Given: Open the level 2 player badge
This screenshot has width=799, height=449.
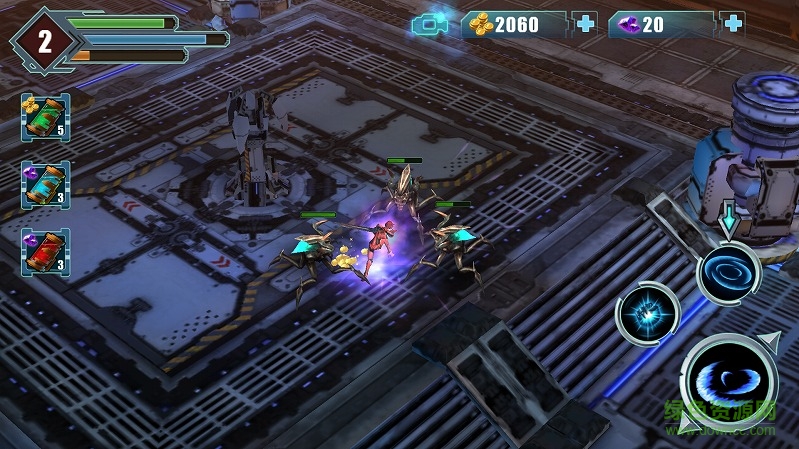Looking at the screenshot, I should (44, 41).
